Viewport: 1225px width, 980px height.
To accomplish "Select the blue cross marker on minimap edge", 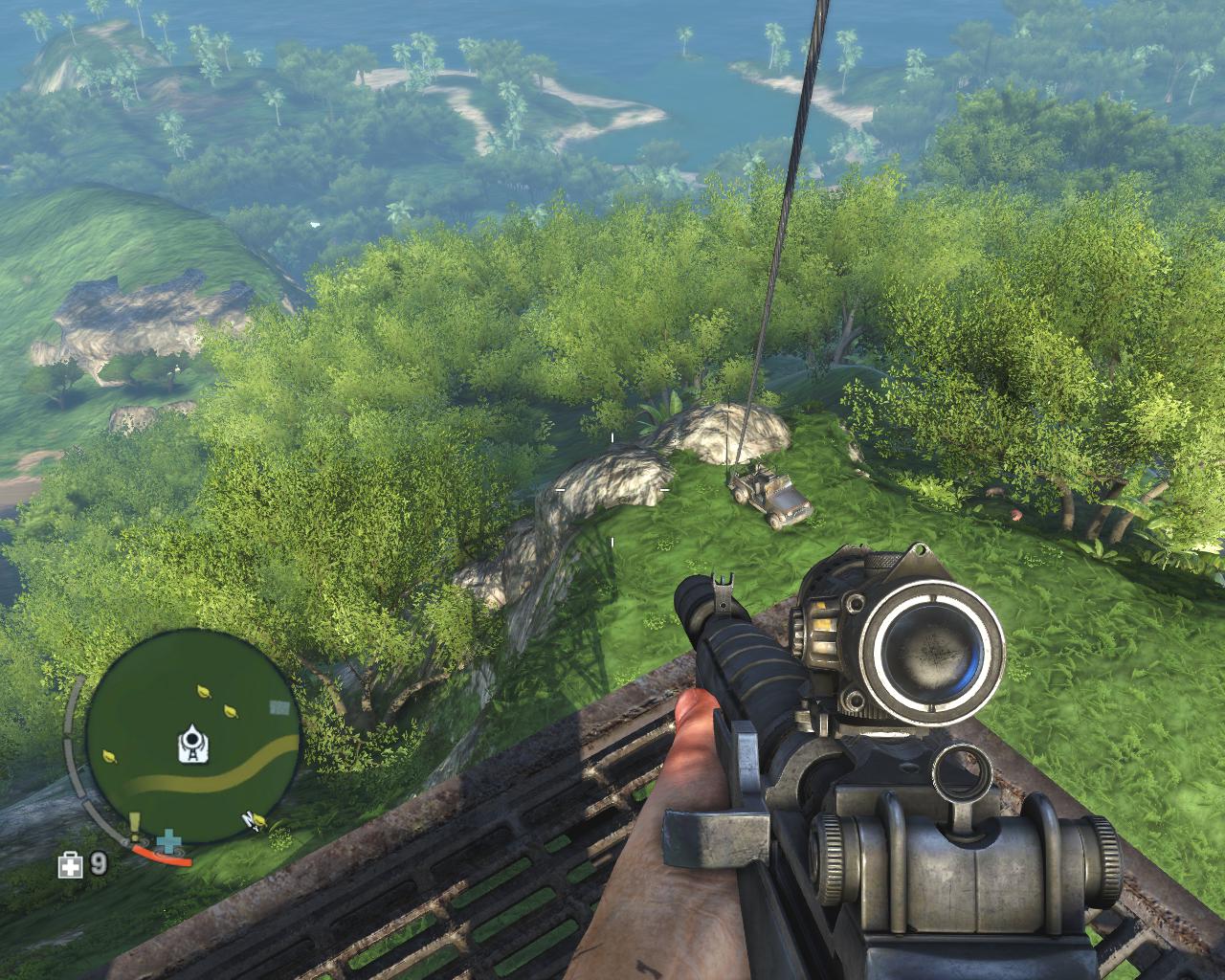I will pos(170,842).
